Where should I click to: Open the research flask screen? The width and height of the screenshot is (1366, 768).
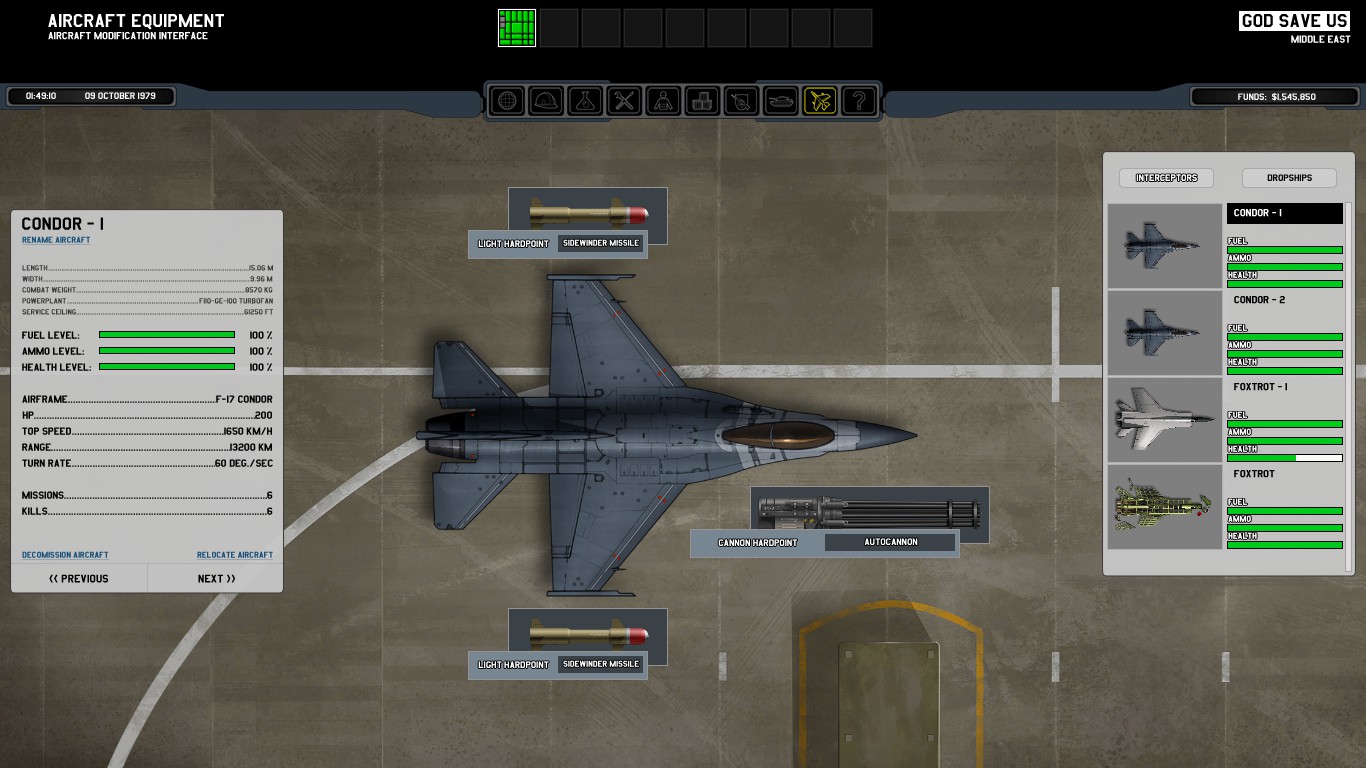pos(585,101)
